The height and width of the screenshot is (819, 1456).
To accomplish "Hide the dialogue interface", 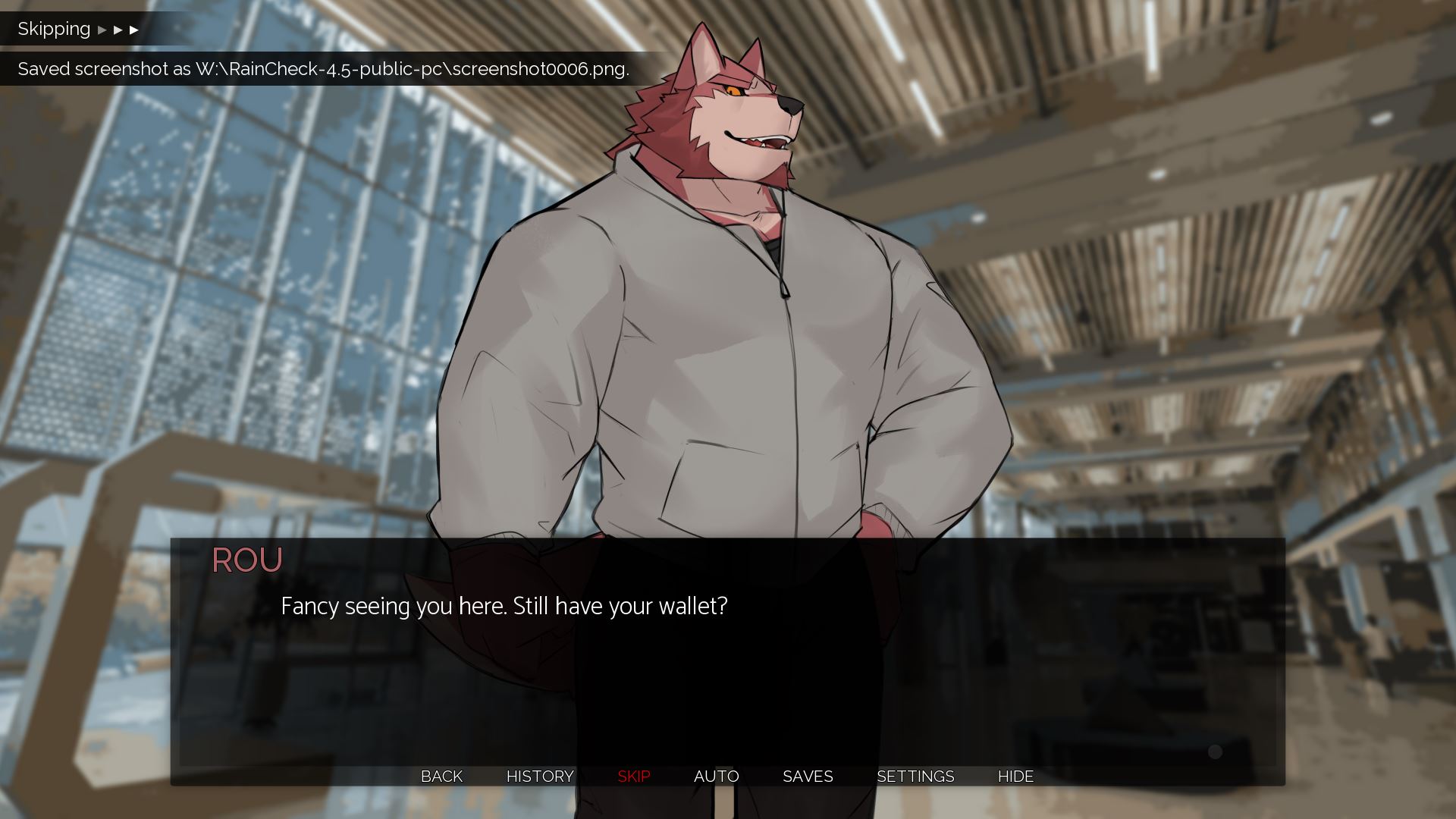I will 1015,776.
